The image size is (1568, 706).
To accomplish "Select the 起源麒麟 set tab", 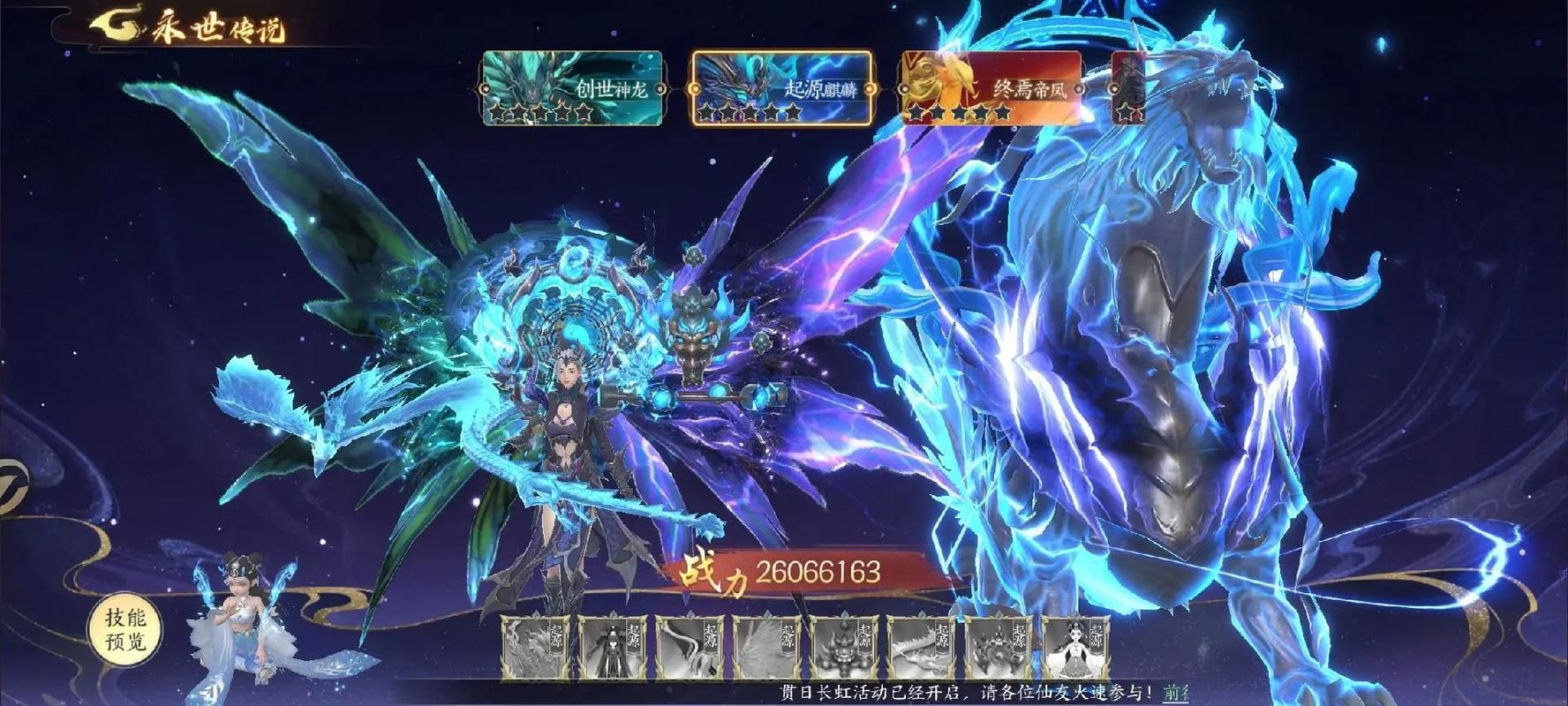I will pos(781,88).
